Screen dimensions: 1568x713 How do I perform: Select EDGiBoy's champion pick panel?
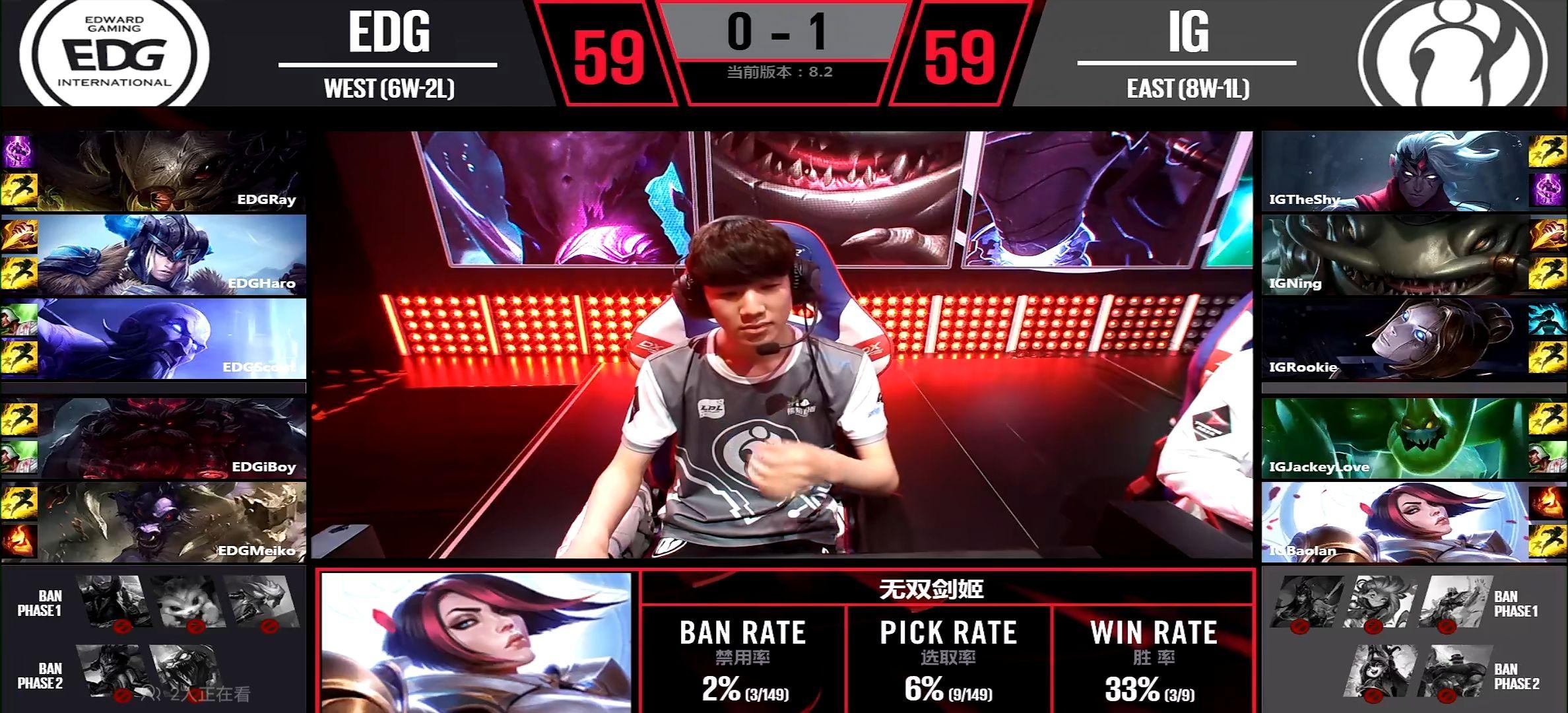[172, 438]
